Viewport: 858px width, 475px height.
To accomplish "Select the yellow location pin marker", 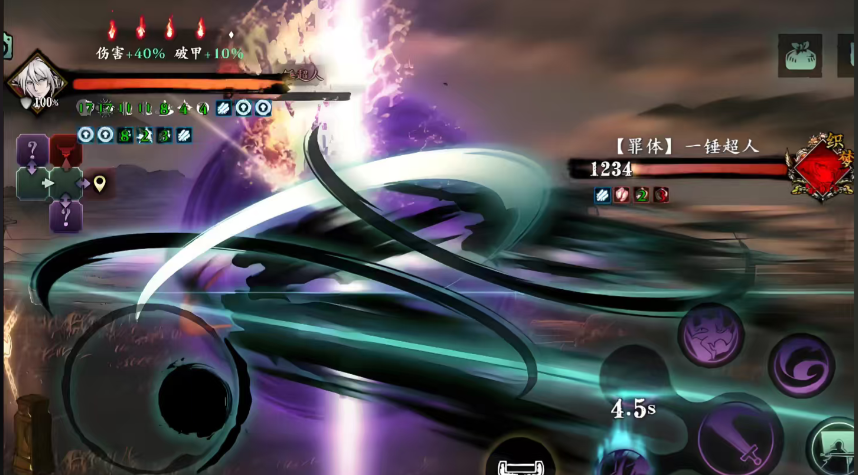I will (x=99, y=183).
